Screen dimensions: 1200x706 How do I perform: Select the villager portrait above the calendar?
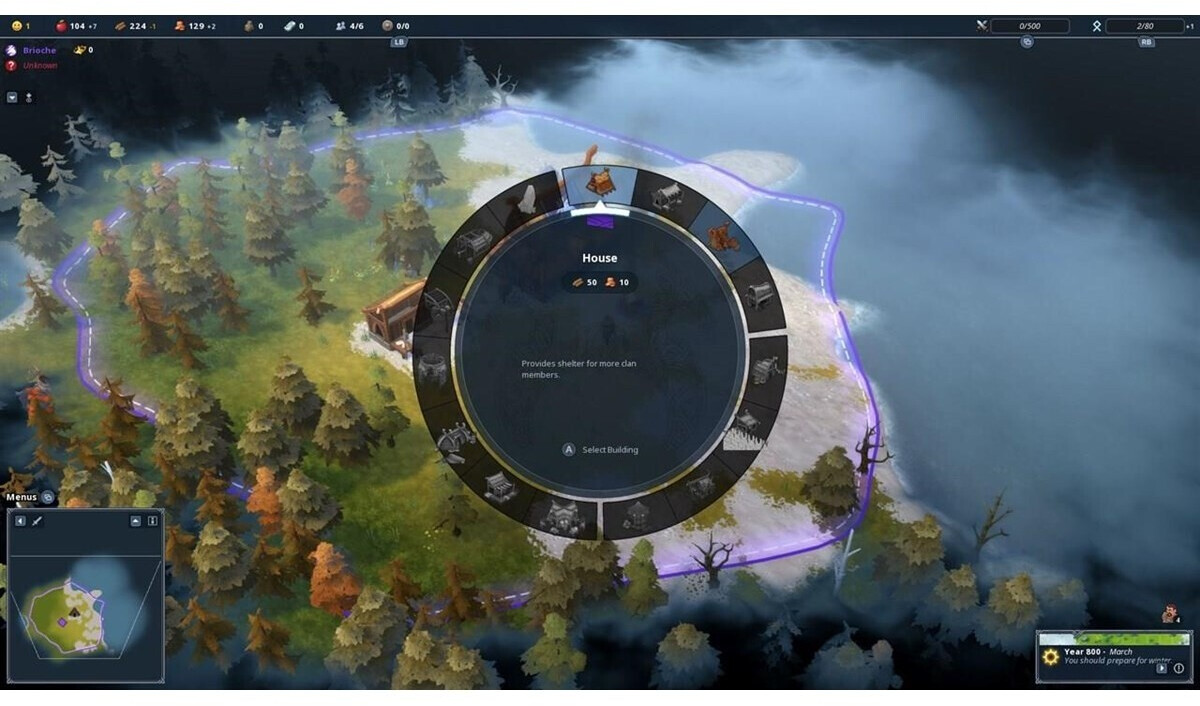(x=1168, y=615)
